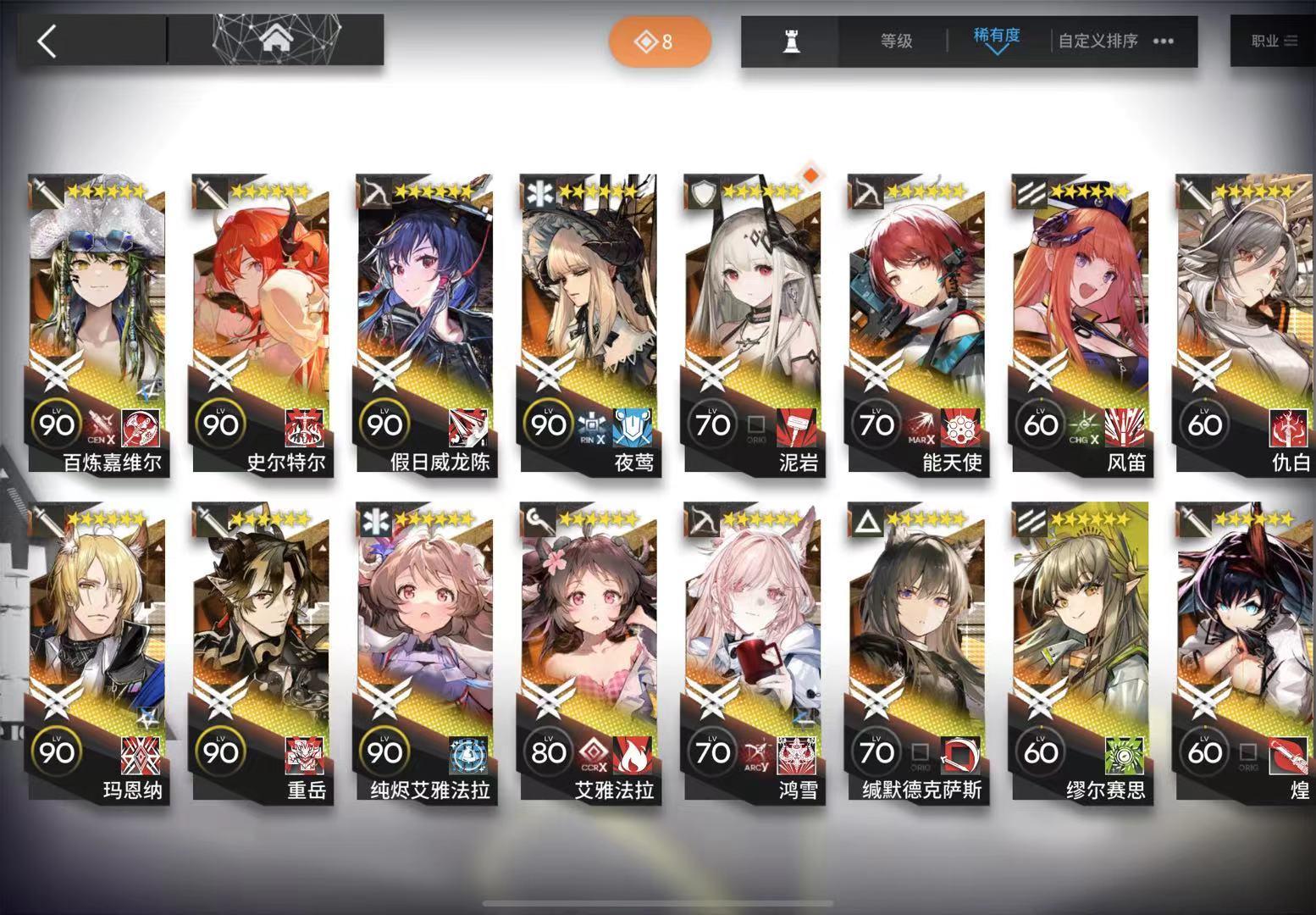
Task: Toggle the orange favorite marker on 泥岩's card
Action: click(809, 173)
